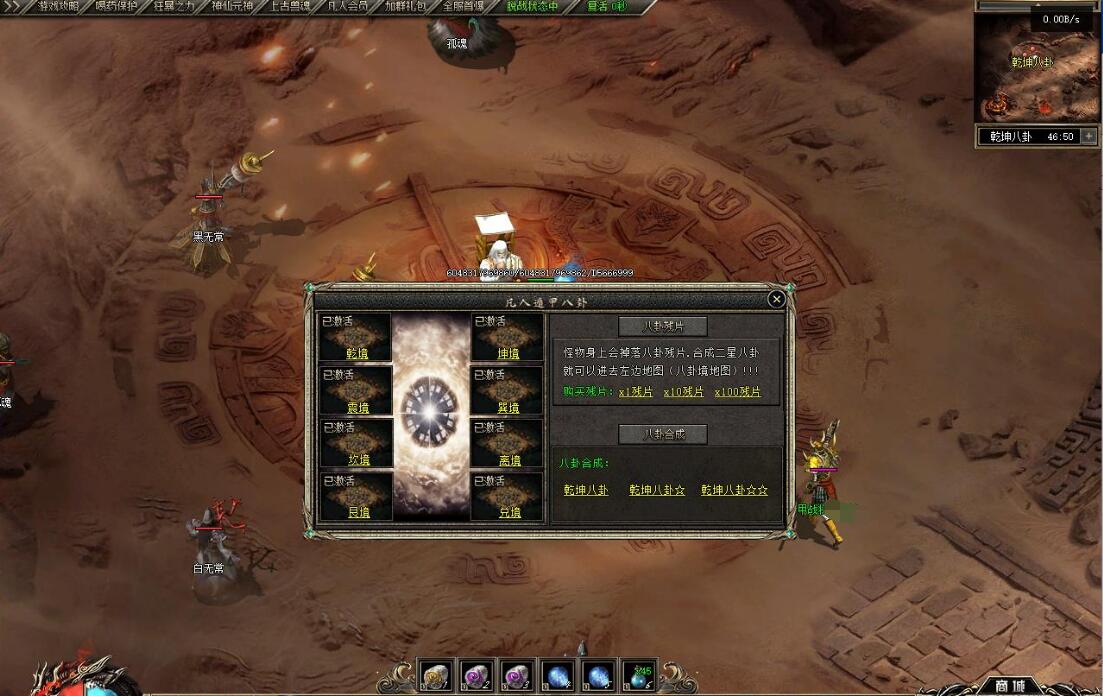Buy x1 残片 fragment
This screenshot has width=1103, height=696.
tap(635, 392)
